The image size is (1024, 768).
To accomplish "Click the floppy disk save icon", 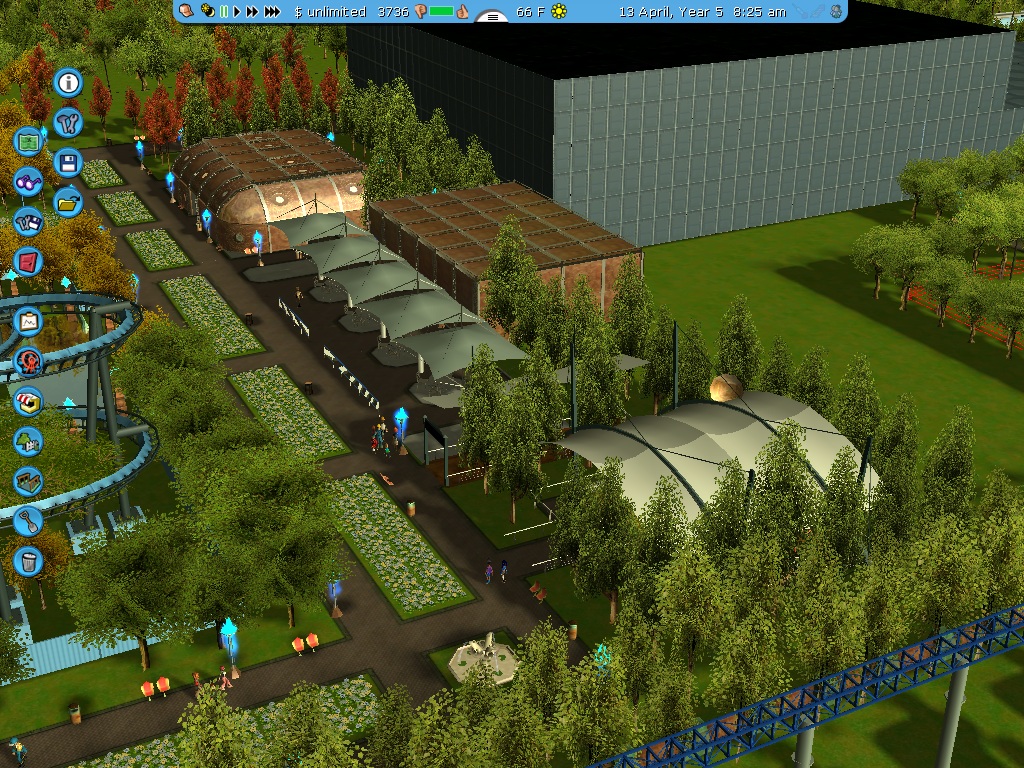I will pos(68,162).
